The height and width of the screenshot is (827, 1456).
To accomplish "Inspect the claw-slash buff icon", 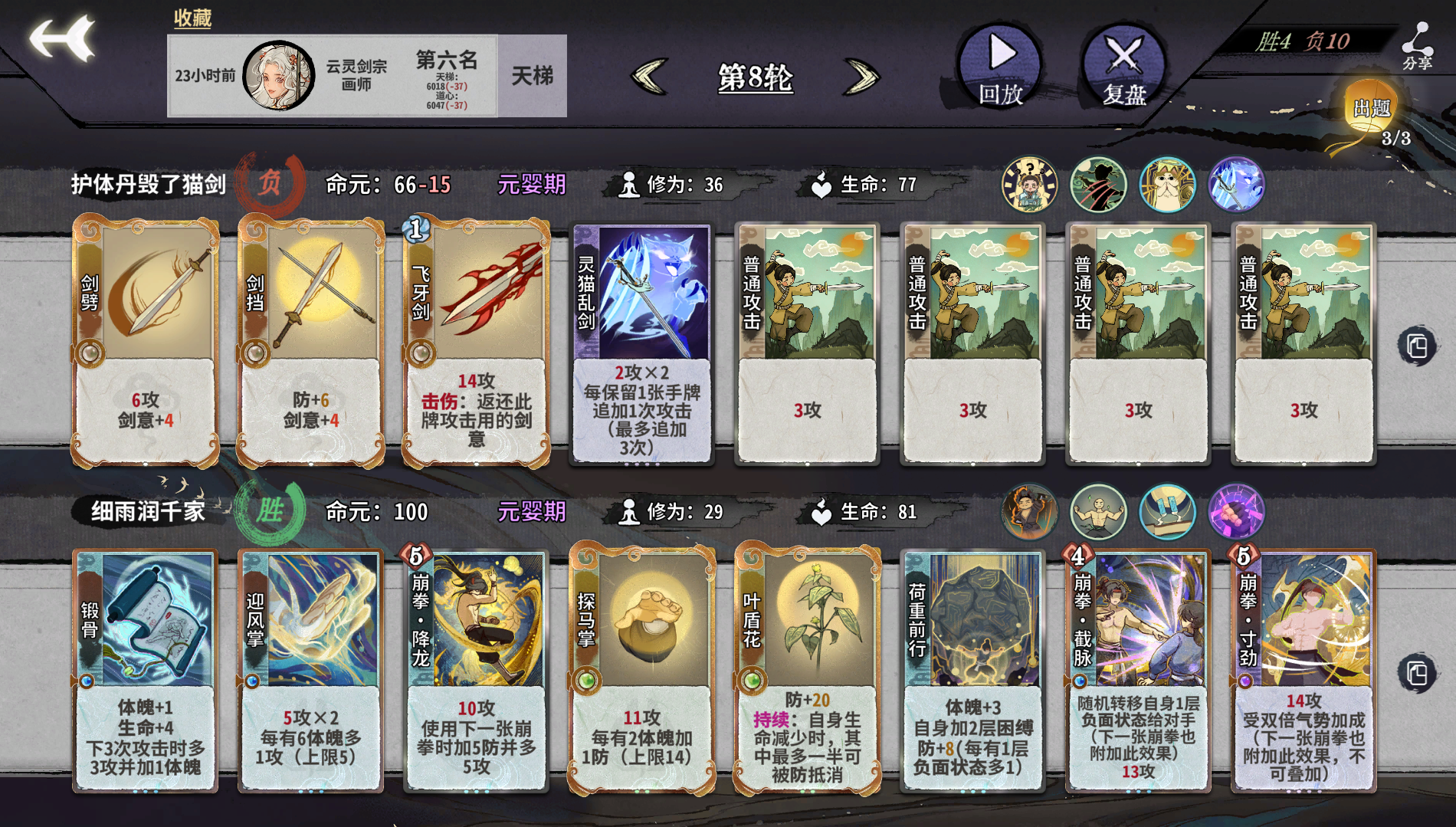I will 1098,186.
